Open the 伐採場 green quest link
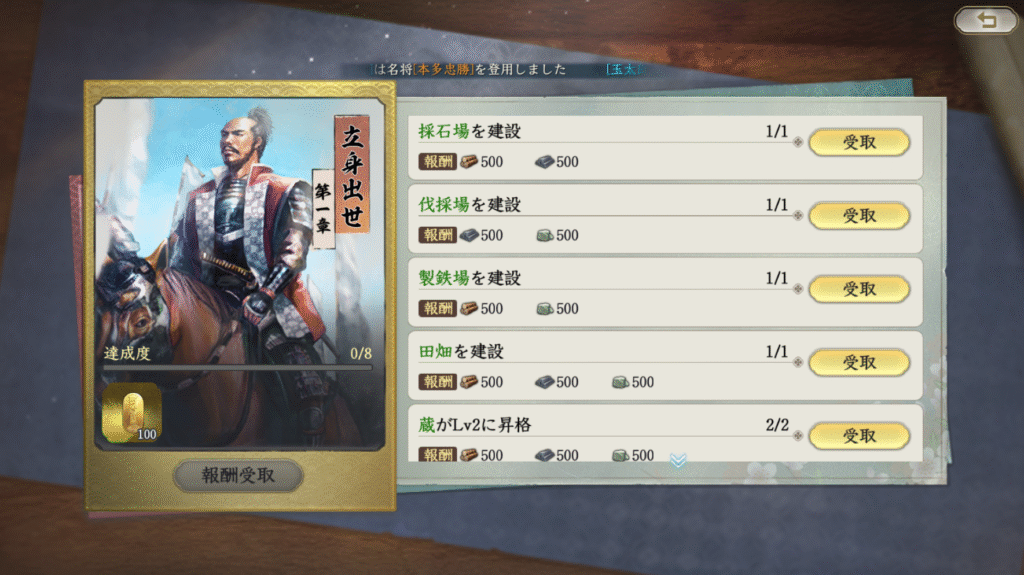Viewport: 1024px width, 575px height. point(444,205)
